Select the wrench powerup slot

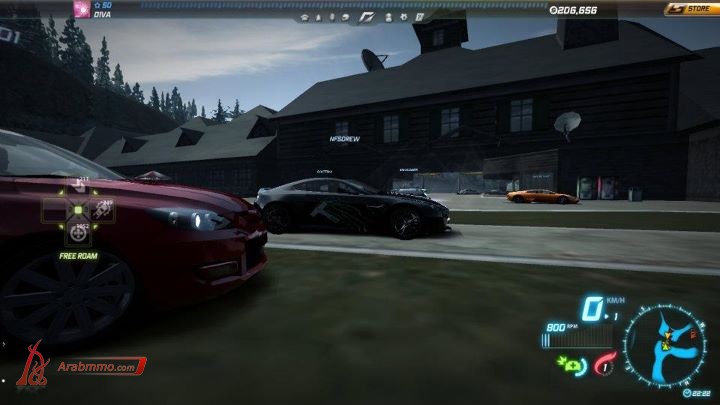coord(102,210)
